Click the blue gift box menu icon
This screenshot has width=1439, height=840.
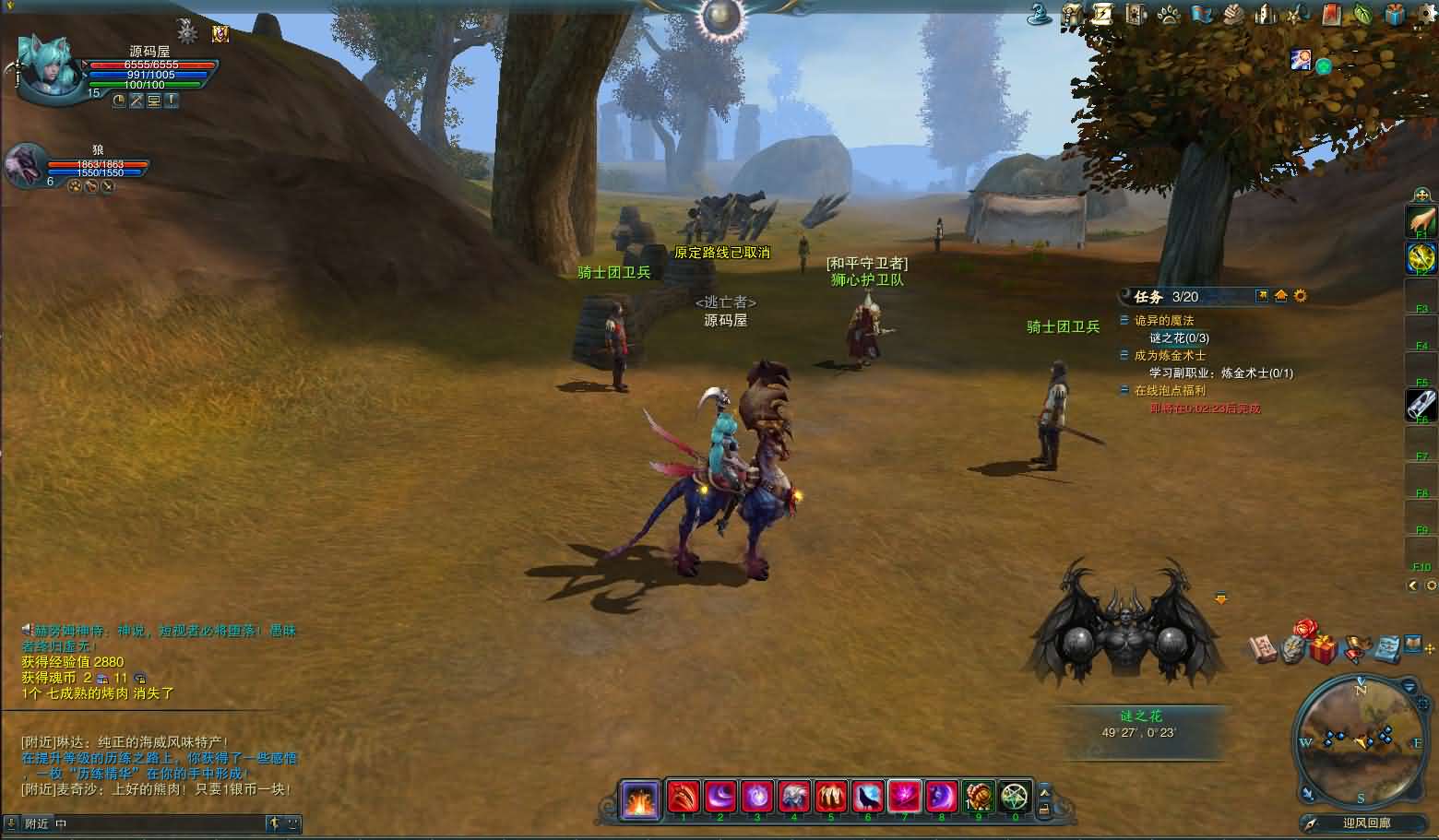1395,14
